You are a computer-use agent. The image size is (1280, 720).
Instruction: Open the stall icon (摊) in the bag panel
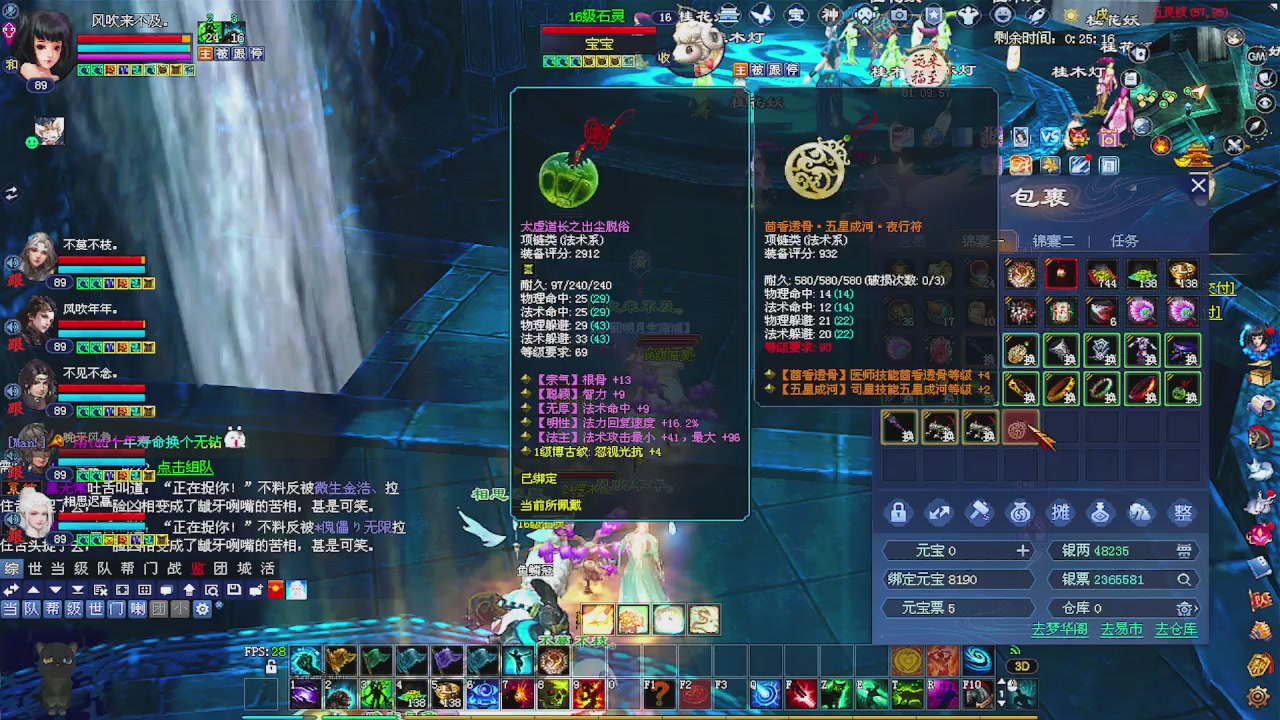click(1060, 512)
